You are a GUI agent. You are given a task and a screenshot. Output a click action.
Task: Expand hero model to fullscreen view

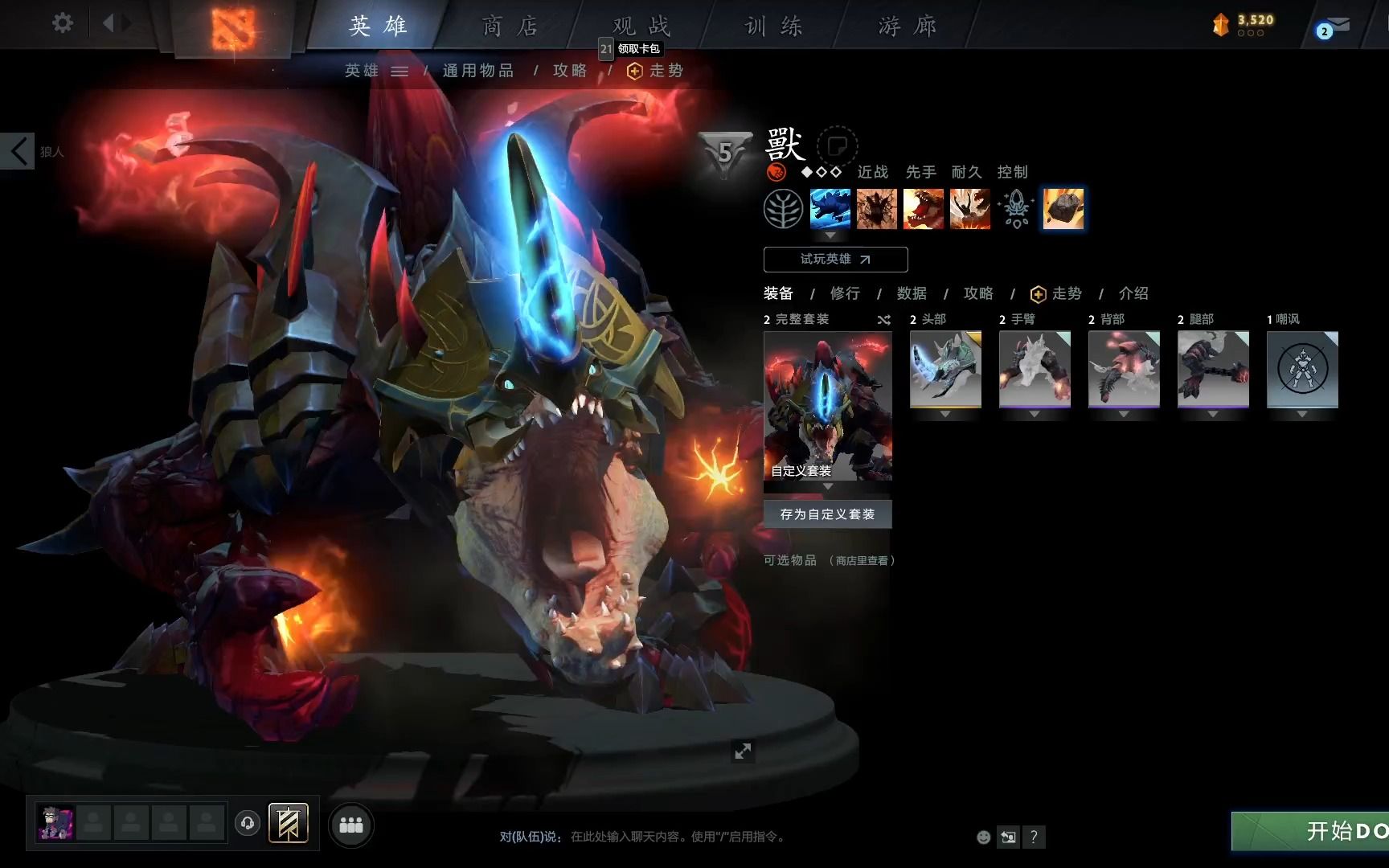[x=743, y=751]
